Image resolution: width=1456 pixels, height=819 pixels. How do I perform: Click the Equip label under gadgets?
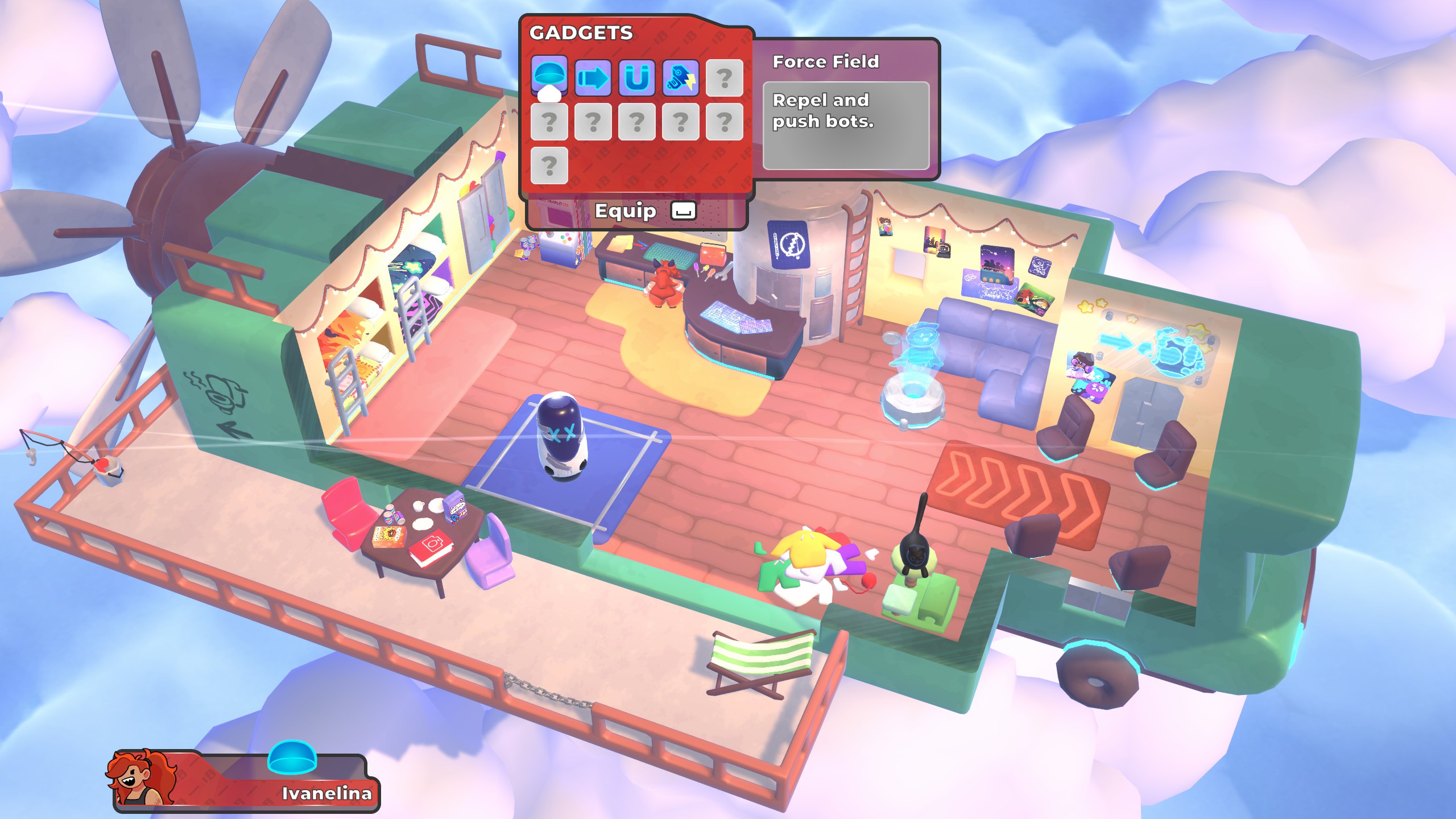click(x=625, y=211)
